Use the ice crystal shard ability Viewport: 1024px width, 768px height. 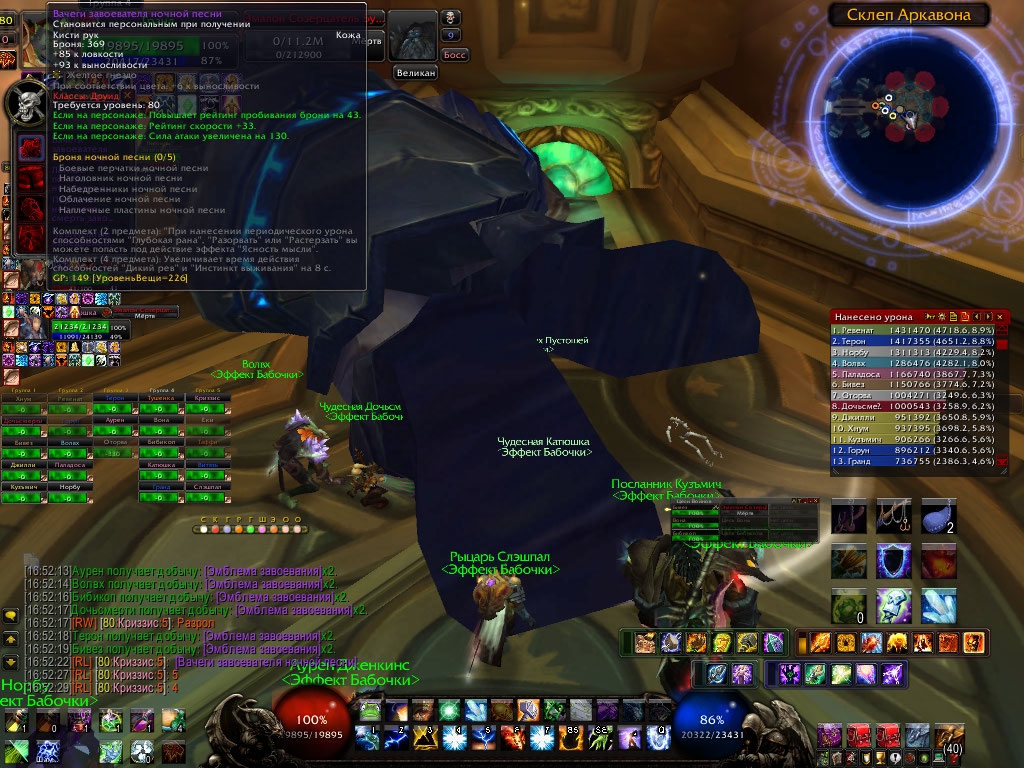coord(938,606)
